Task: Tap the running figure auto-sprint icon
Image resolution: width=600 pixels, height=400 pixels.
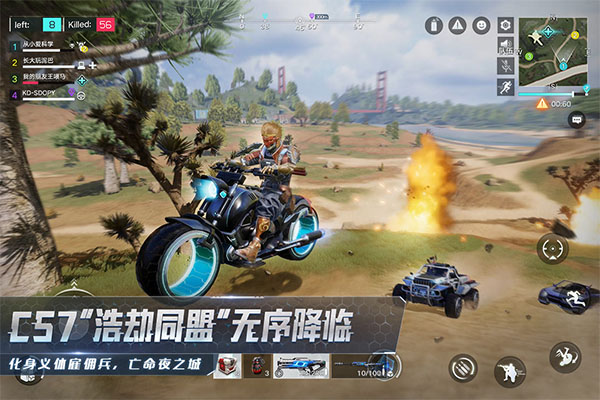Action: (506, 87)
